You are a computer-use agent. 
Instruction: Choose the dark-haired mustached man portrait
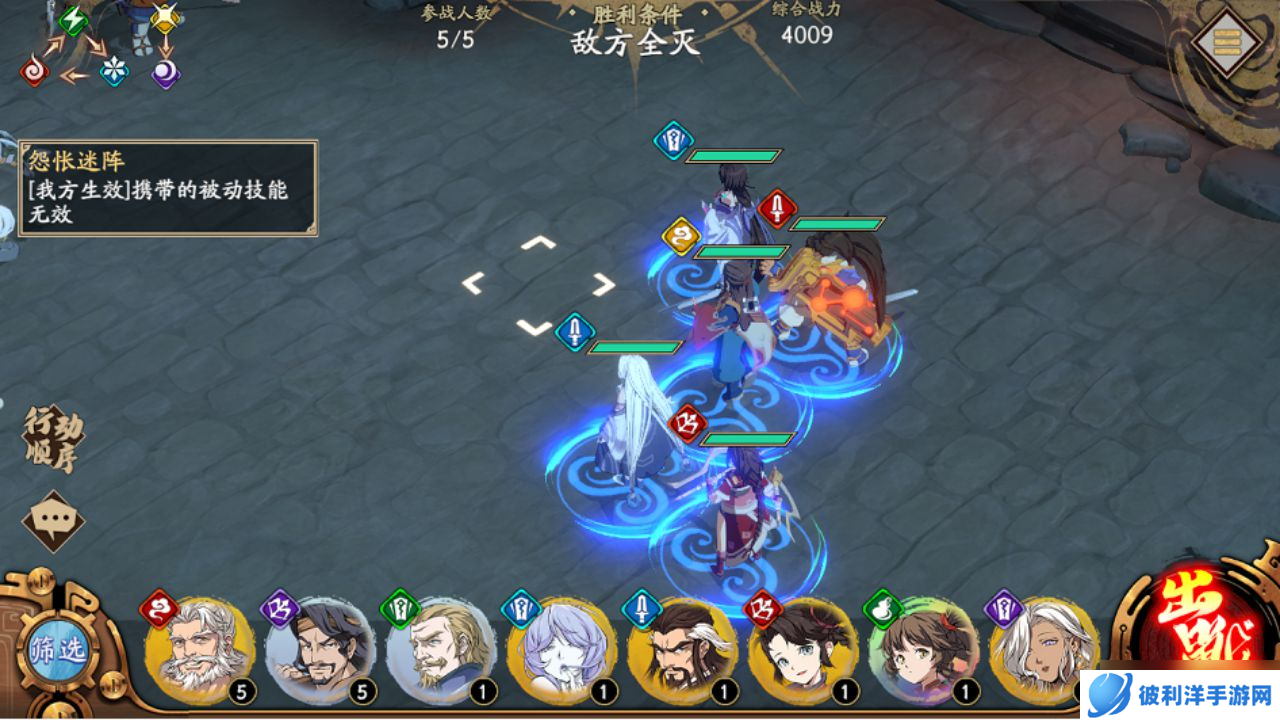(320, 651)
